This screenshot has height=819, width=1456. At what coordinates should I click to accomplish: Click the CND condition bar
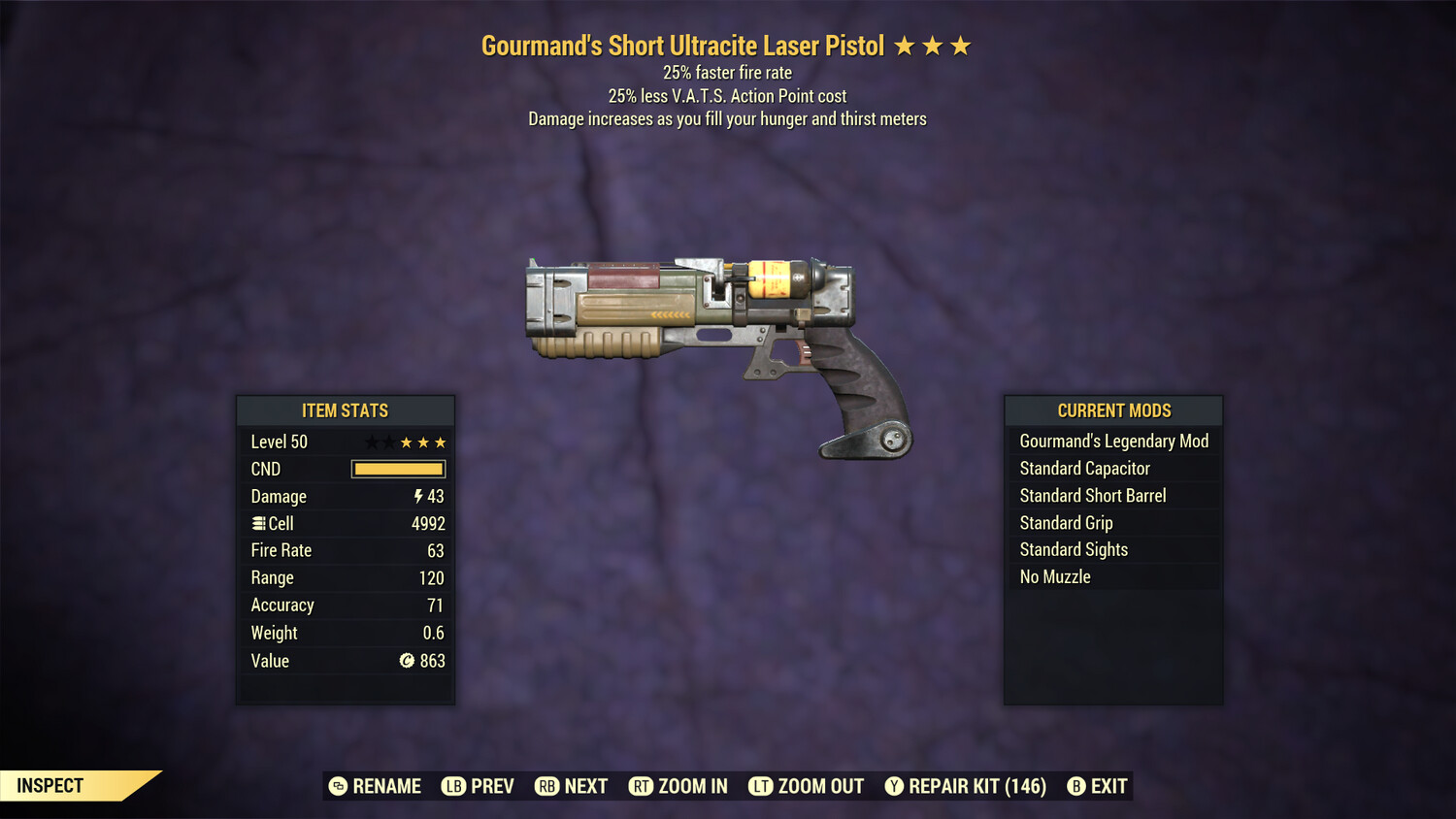click(398, 469)
